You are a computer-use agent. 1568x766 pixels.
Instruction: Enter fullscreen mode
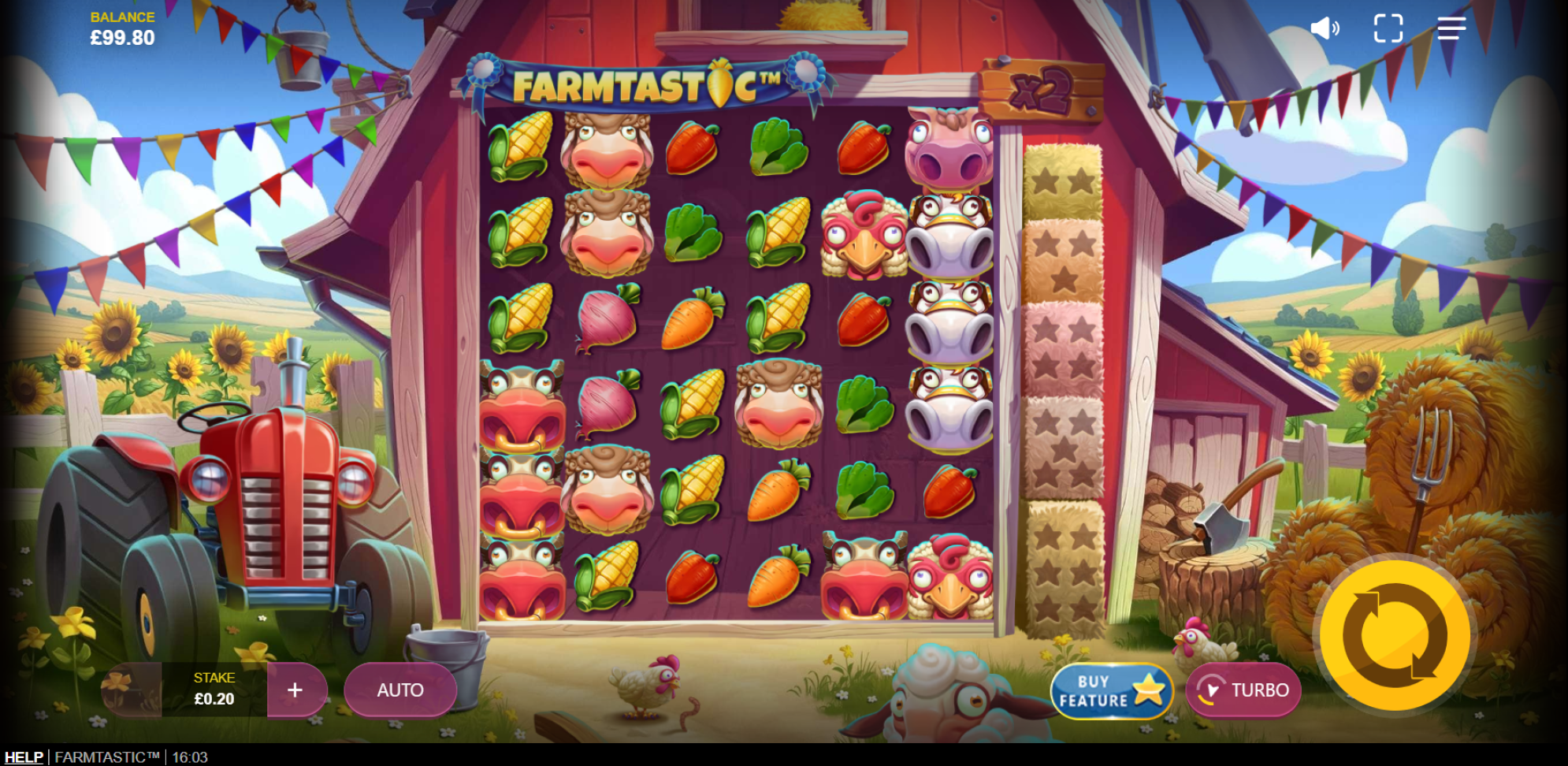(1388, 28)
